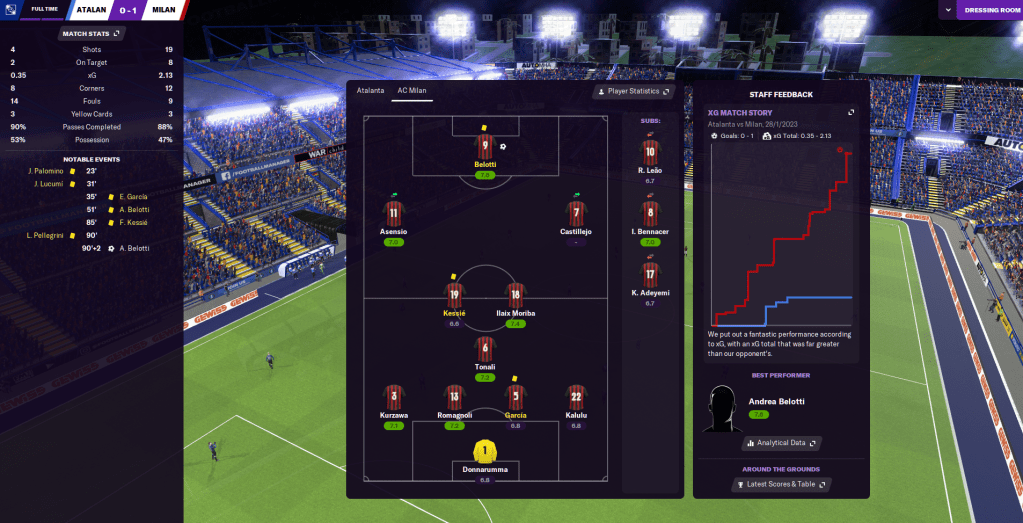
Task: Open Player Statistics
Action: point(633,92)
